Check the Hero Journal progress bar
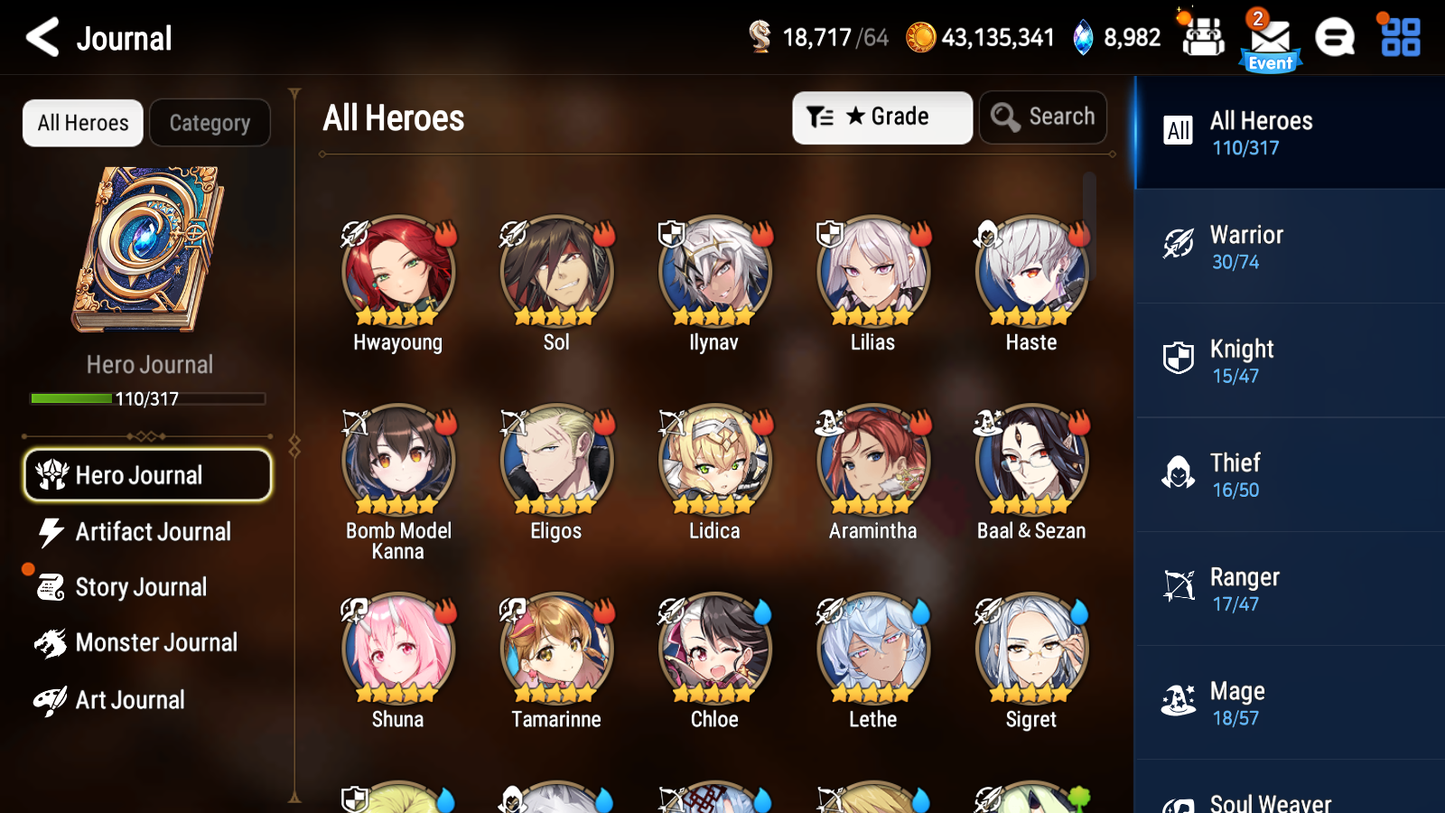 [148, 398]
